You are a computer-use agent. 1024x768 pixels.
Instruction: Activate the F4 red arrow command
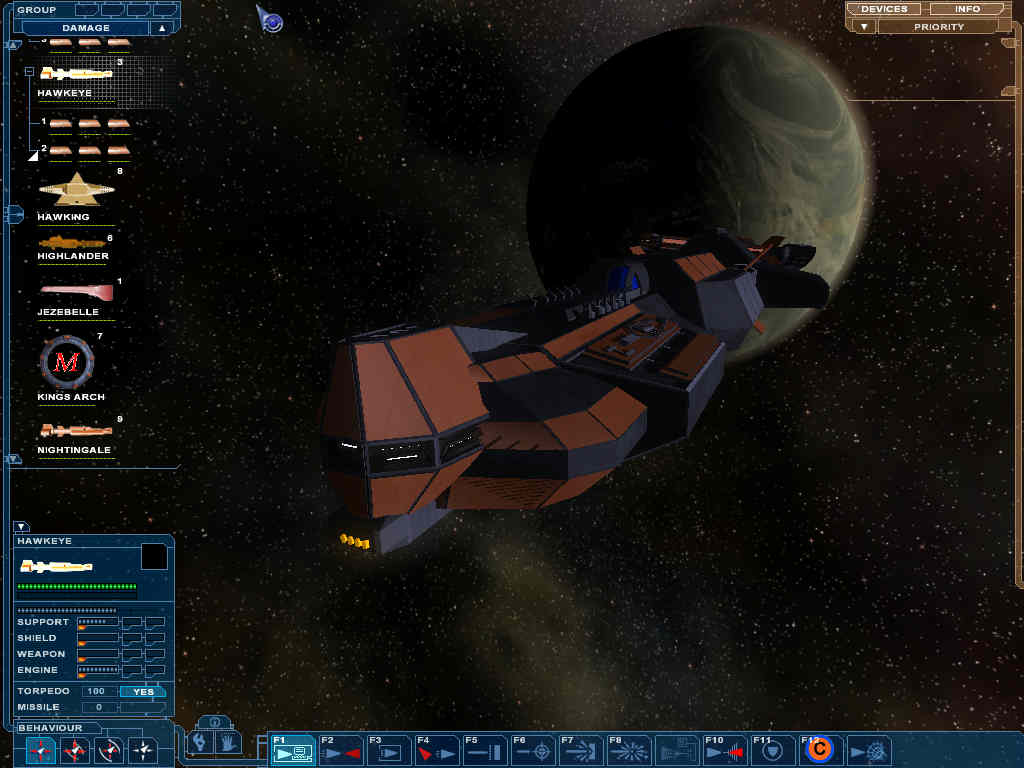[x=437, y=750]
